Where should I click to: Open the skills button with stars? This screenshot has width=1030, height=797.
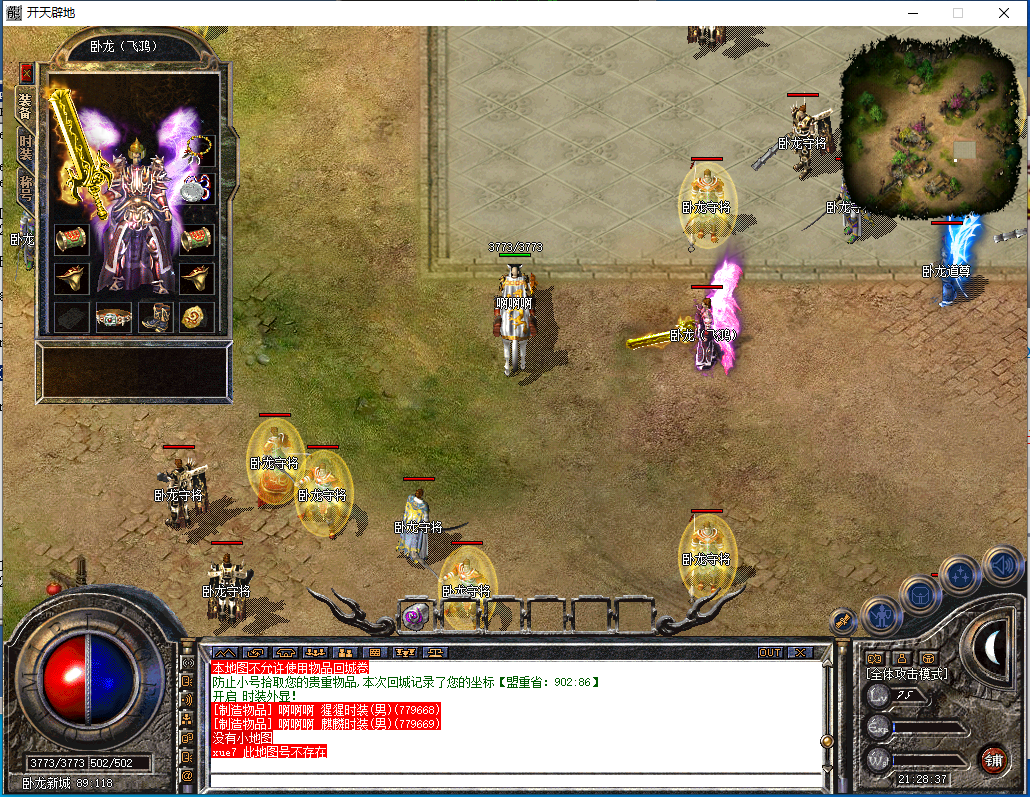pyautogui.click(x=960, y=574)
